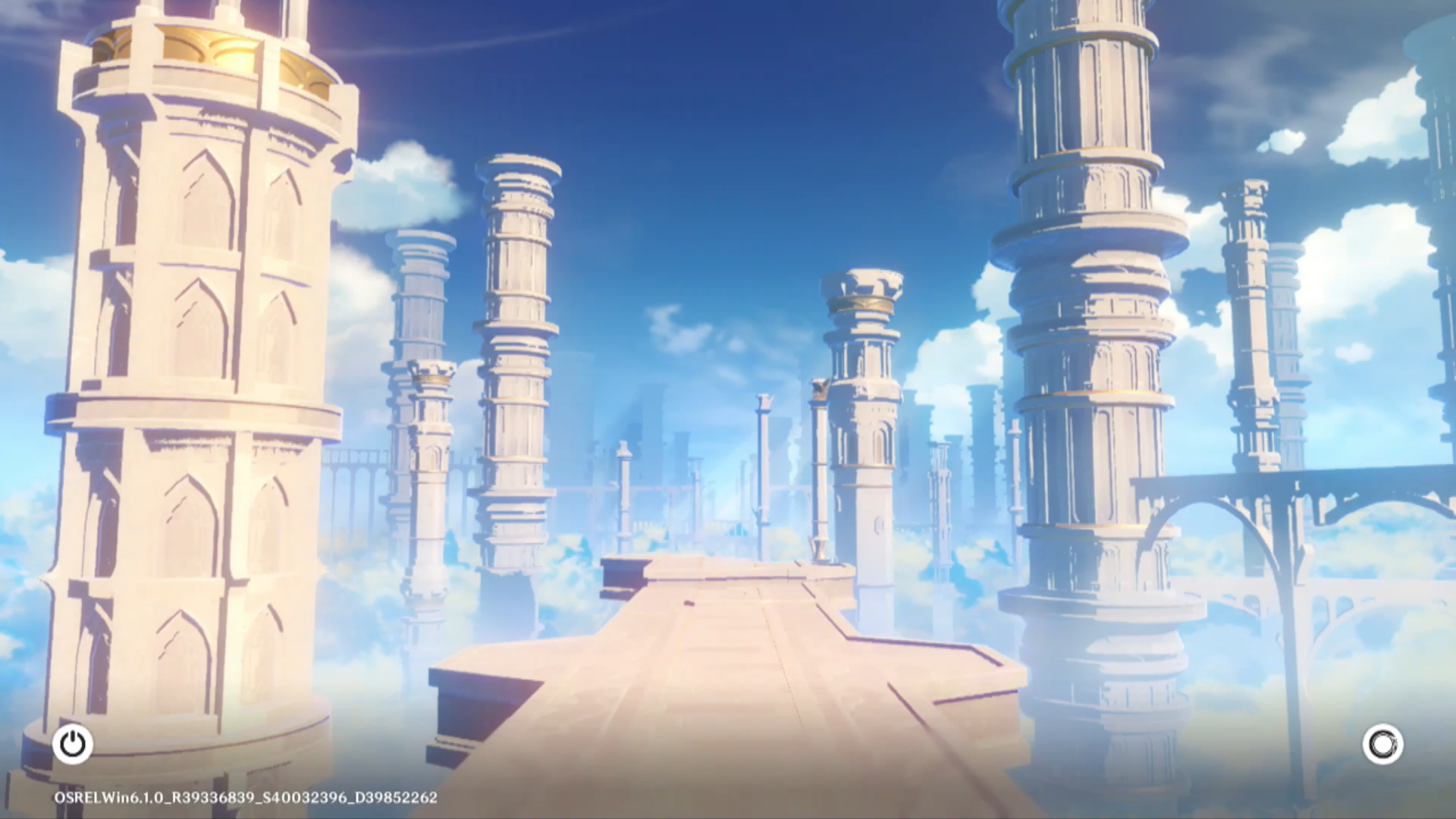Viewport: 1456px width, 819px height.
Task: Click the power/exit icon button
Action: (73, 744)
